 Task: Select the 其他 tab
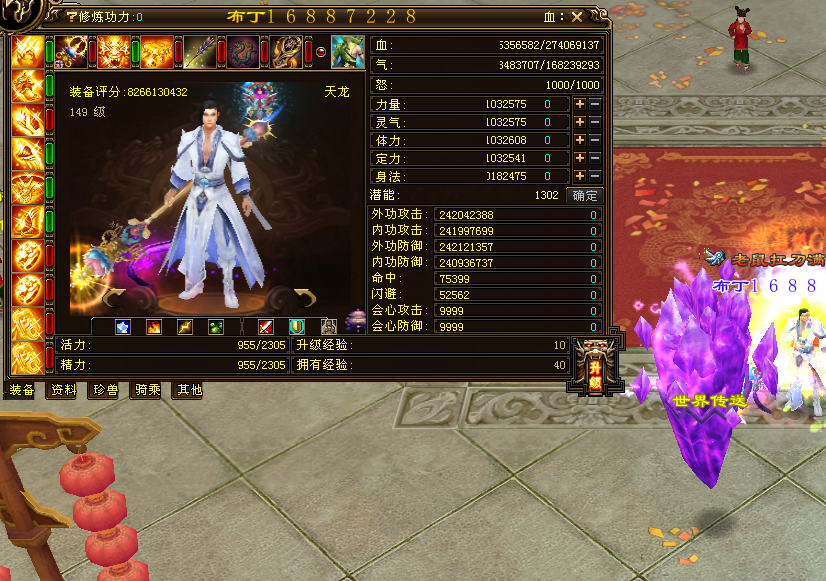188,390
